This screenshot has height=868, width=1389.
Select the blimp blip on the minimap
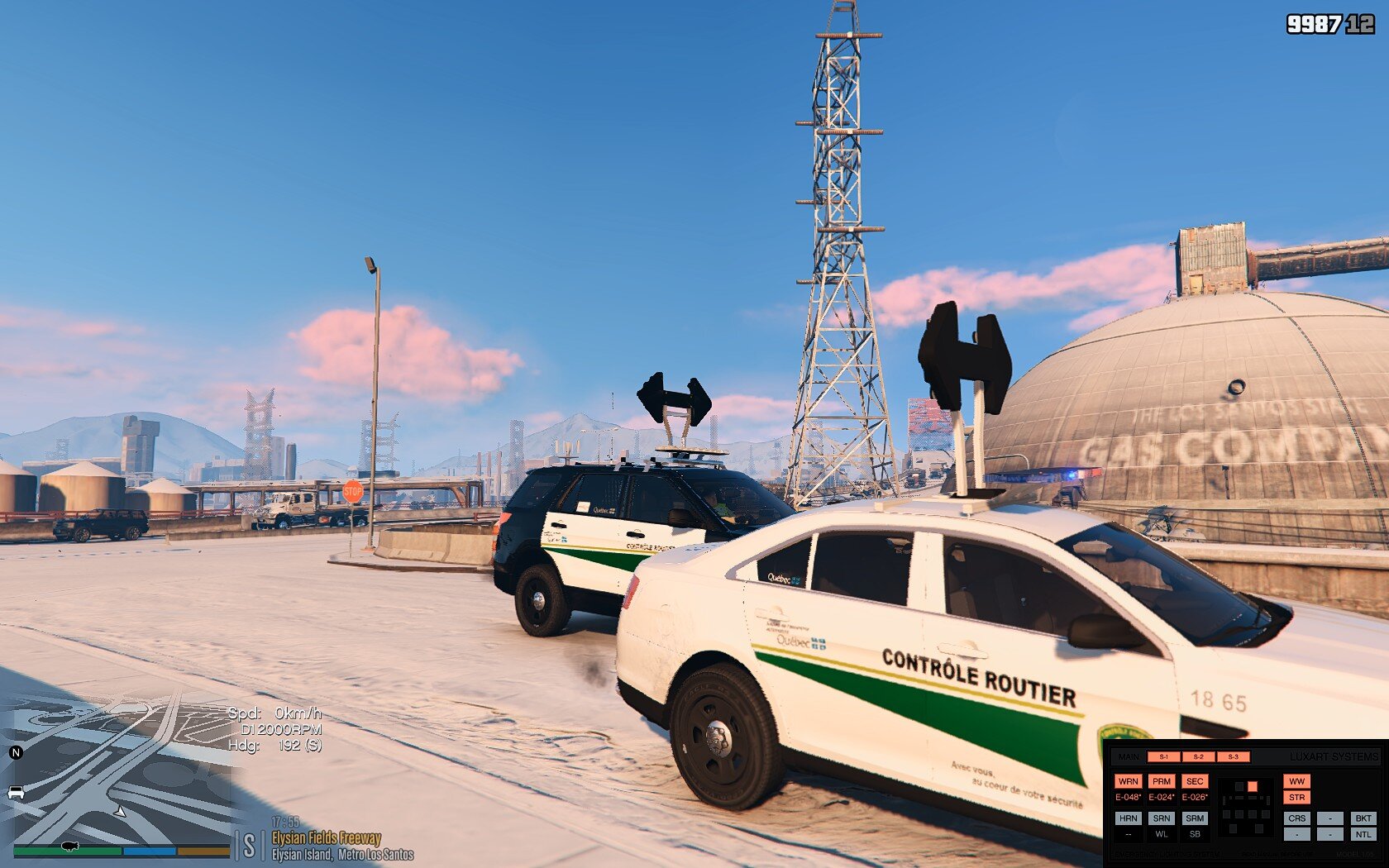point(69,847)
